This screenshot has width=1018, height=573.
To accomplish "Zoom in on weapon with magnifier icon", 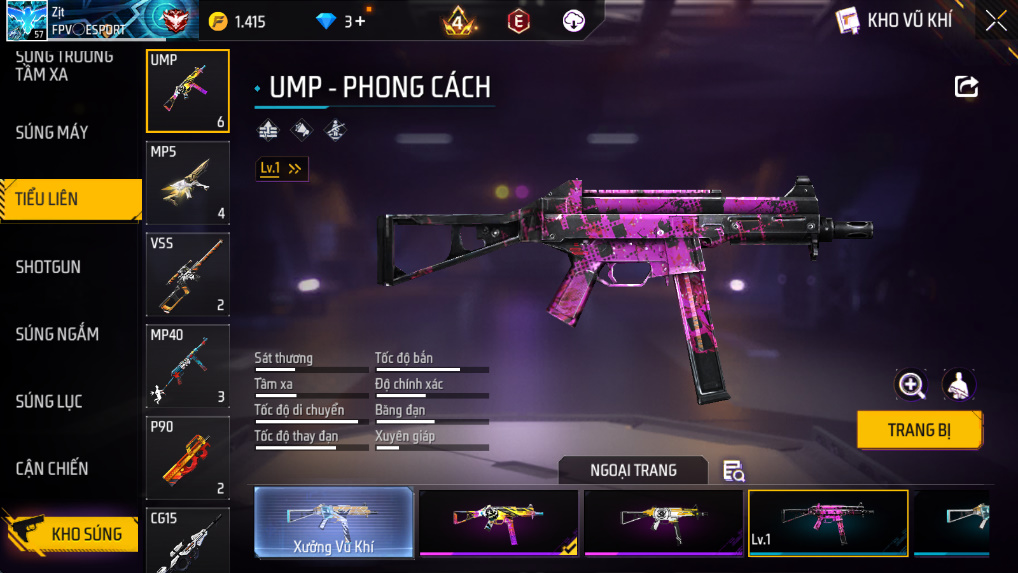I will click(x=911, y=384).
